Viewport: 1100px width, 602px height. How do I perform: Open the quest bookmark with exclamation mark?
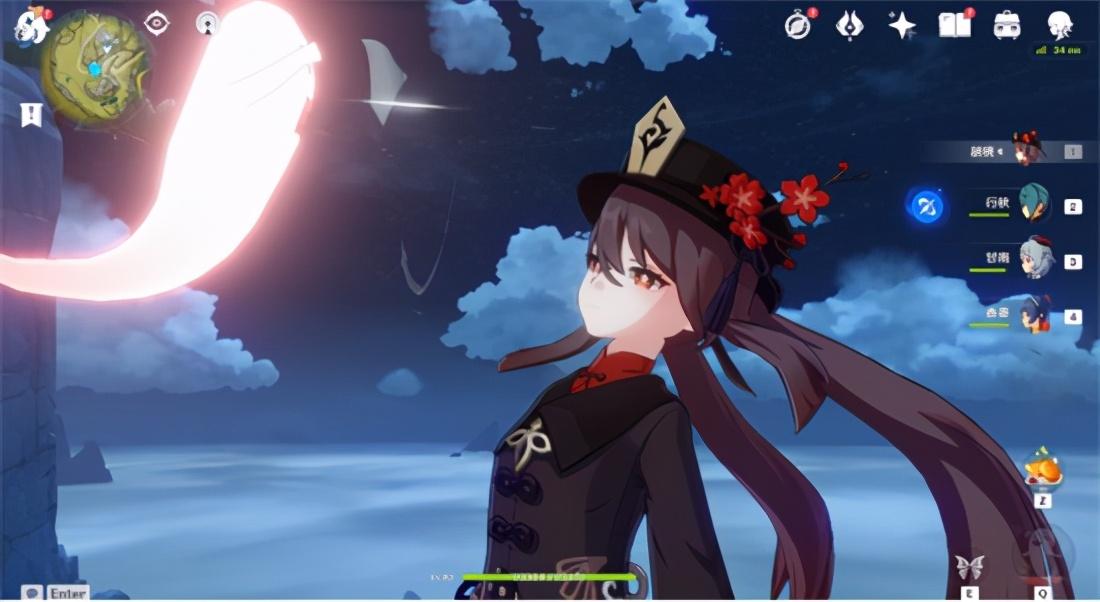31,114
